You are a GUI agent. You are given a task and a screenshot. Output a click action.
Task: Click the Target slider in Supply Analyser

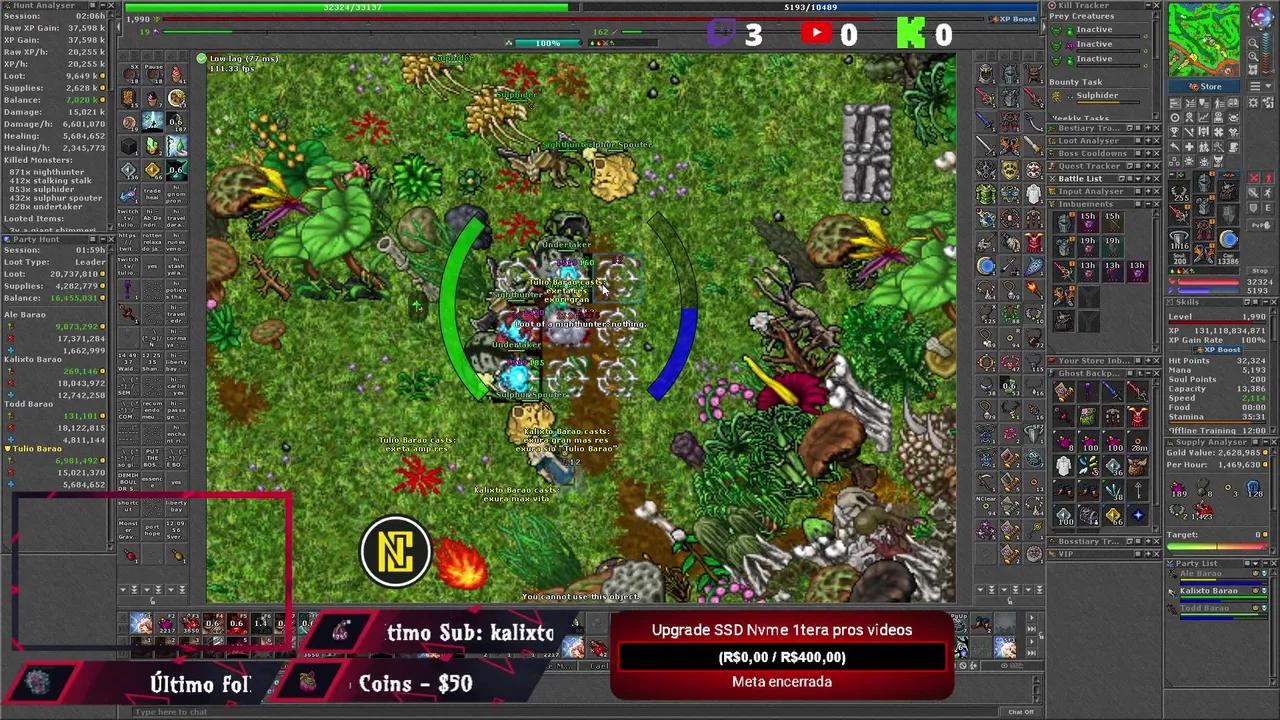pyautogui.click(x=1216, y=546)
